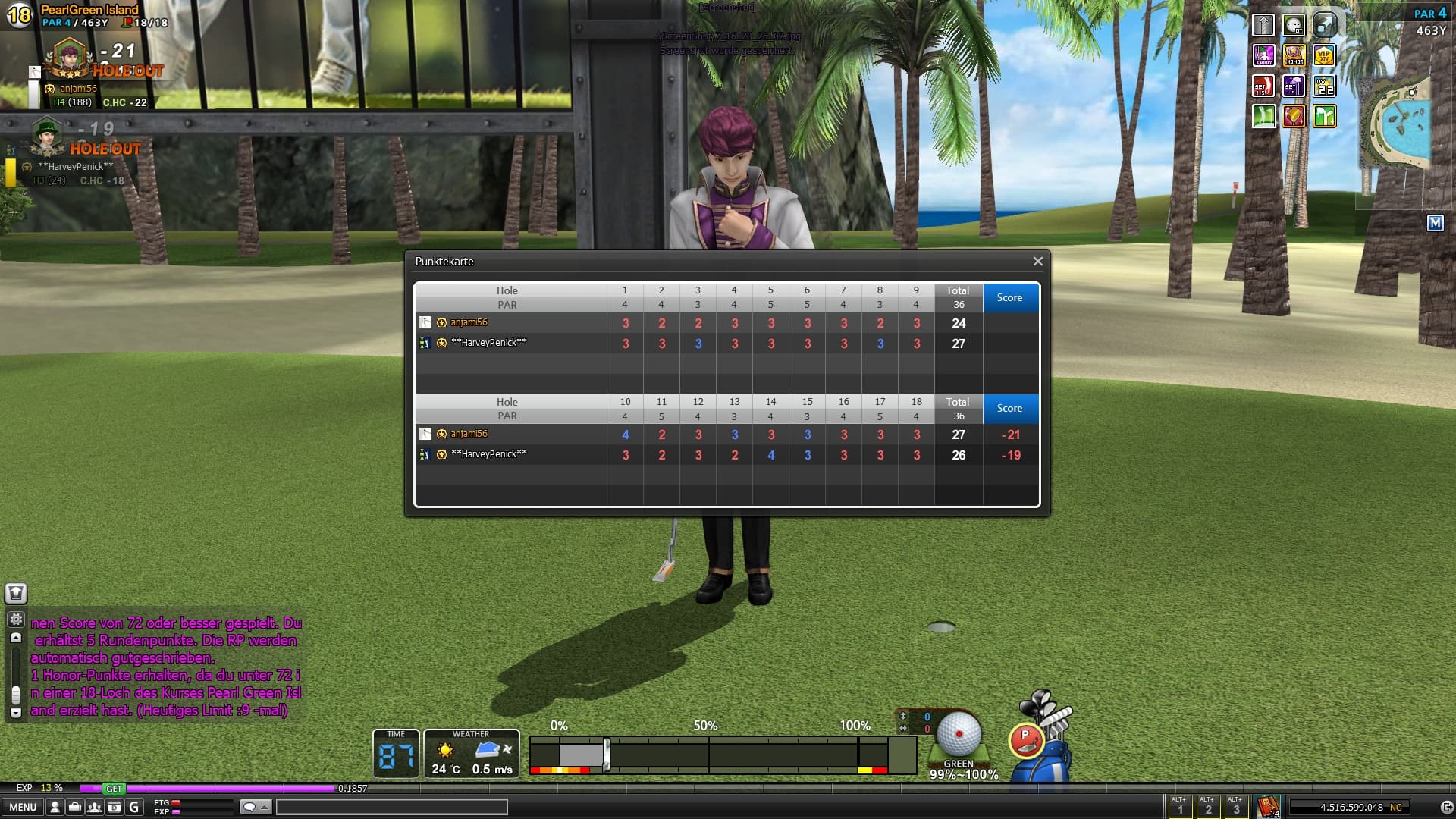Select the HONOR buff icon
This screenshot has width=1456, height=819.
(1294, 55)
